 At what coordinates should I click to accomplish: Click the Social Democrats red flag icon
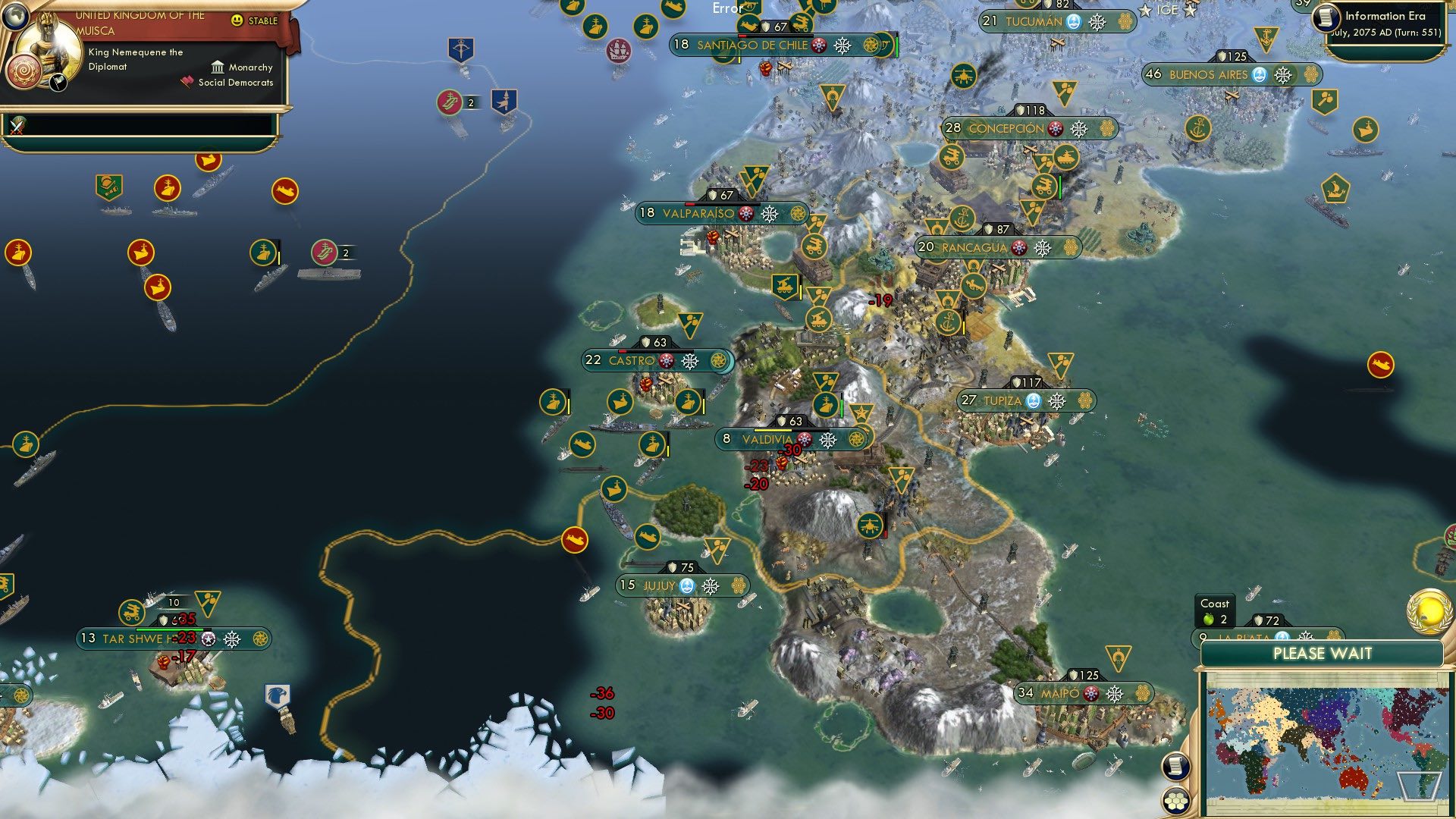[x=187, y=83]
